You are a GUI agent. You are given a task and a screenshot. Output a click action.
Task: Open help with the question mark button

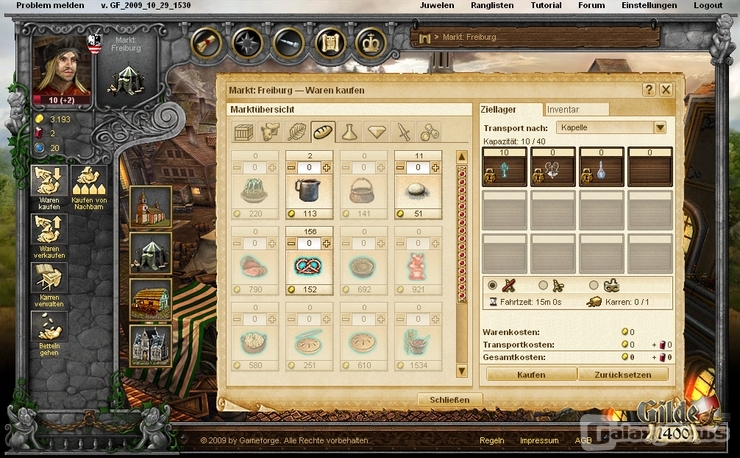pyautogui.click(x=649, y=89)
